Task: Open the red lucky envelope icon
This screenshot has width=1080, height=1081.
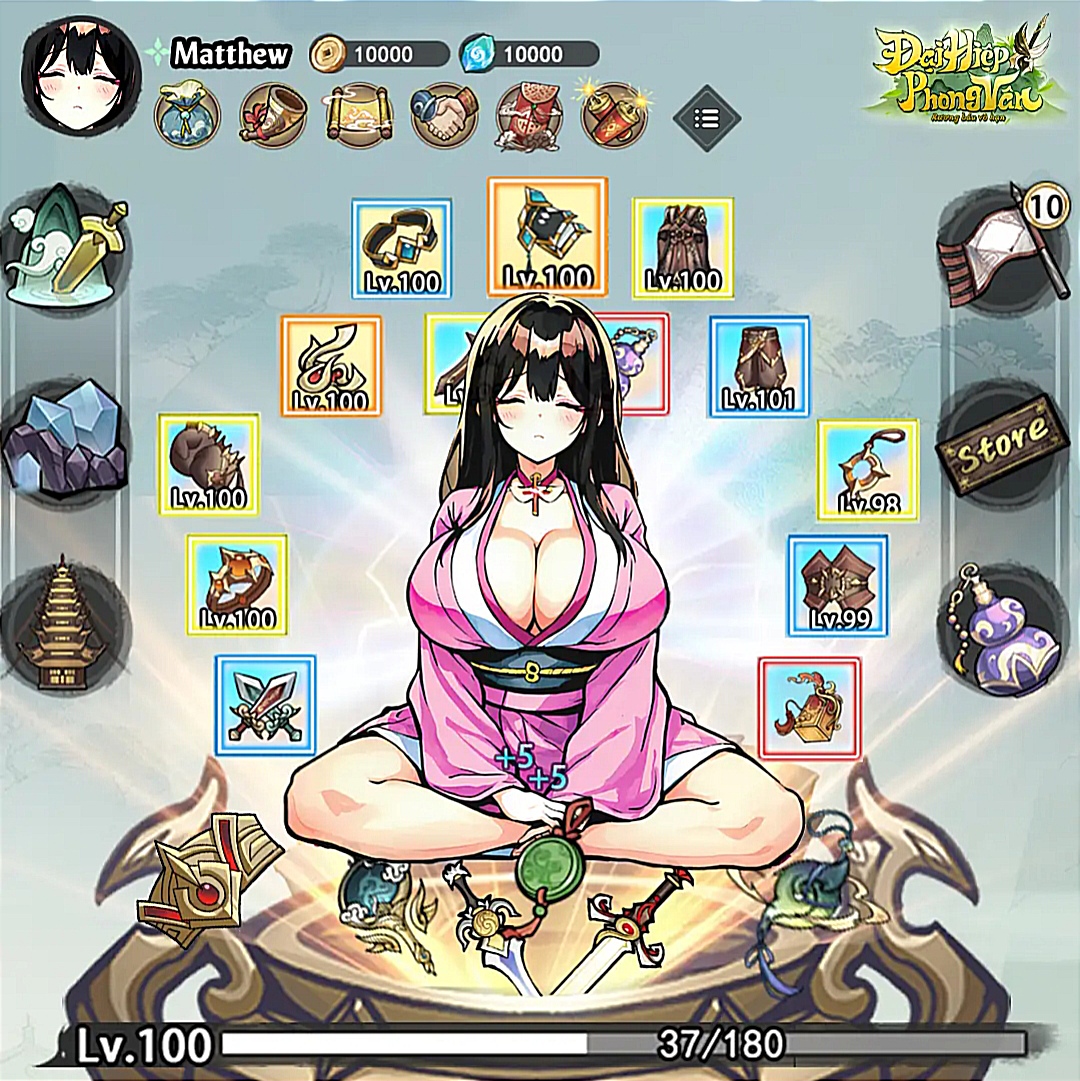Action: coord(530,115)
